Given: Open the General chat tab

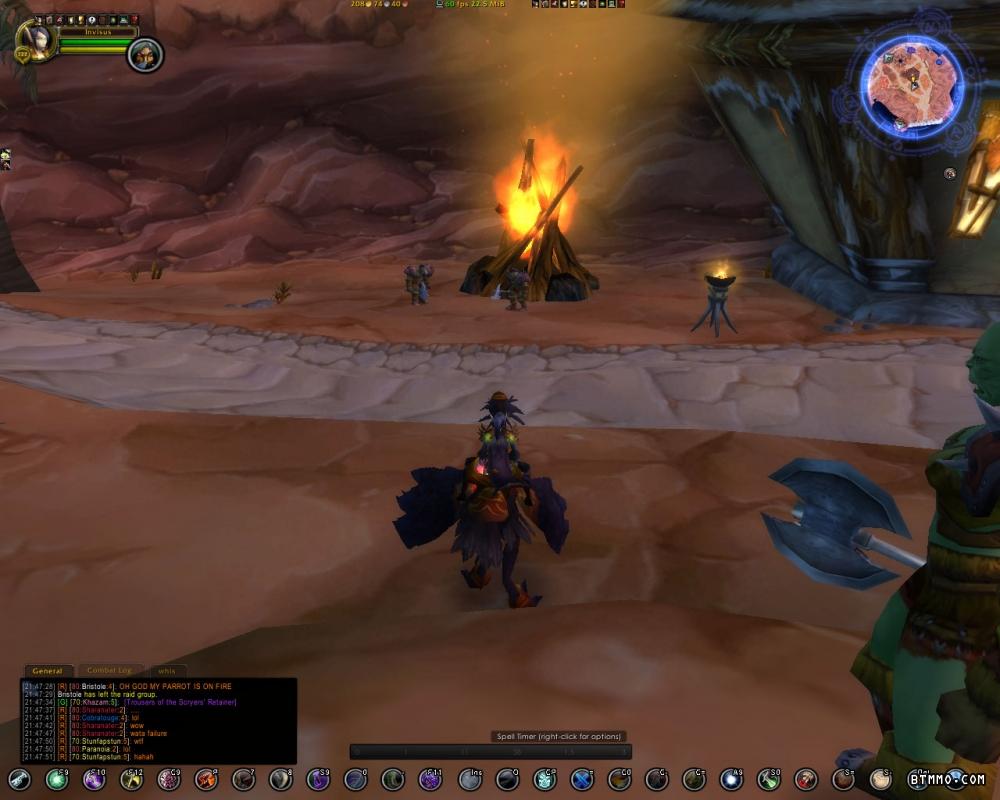Looking at the screenshot, I should click(x=47, y=671).
